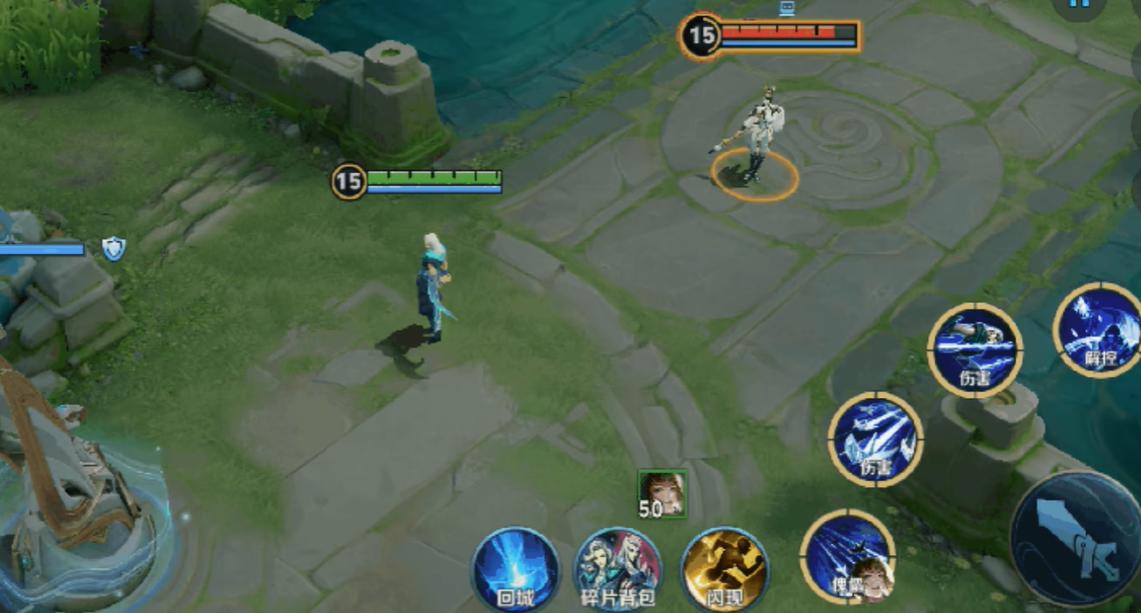
Task: Activate the golden 闪现 Flash spell
Action: 724,568
